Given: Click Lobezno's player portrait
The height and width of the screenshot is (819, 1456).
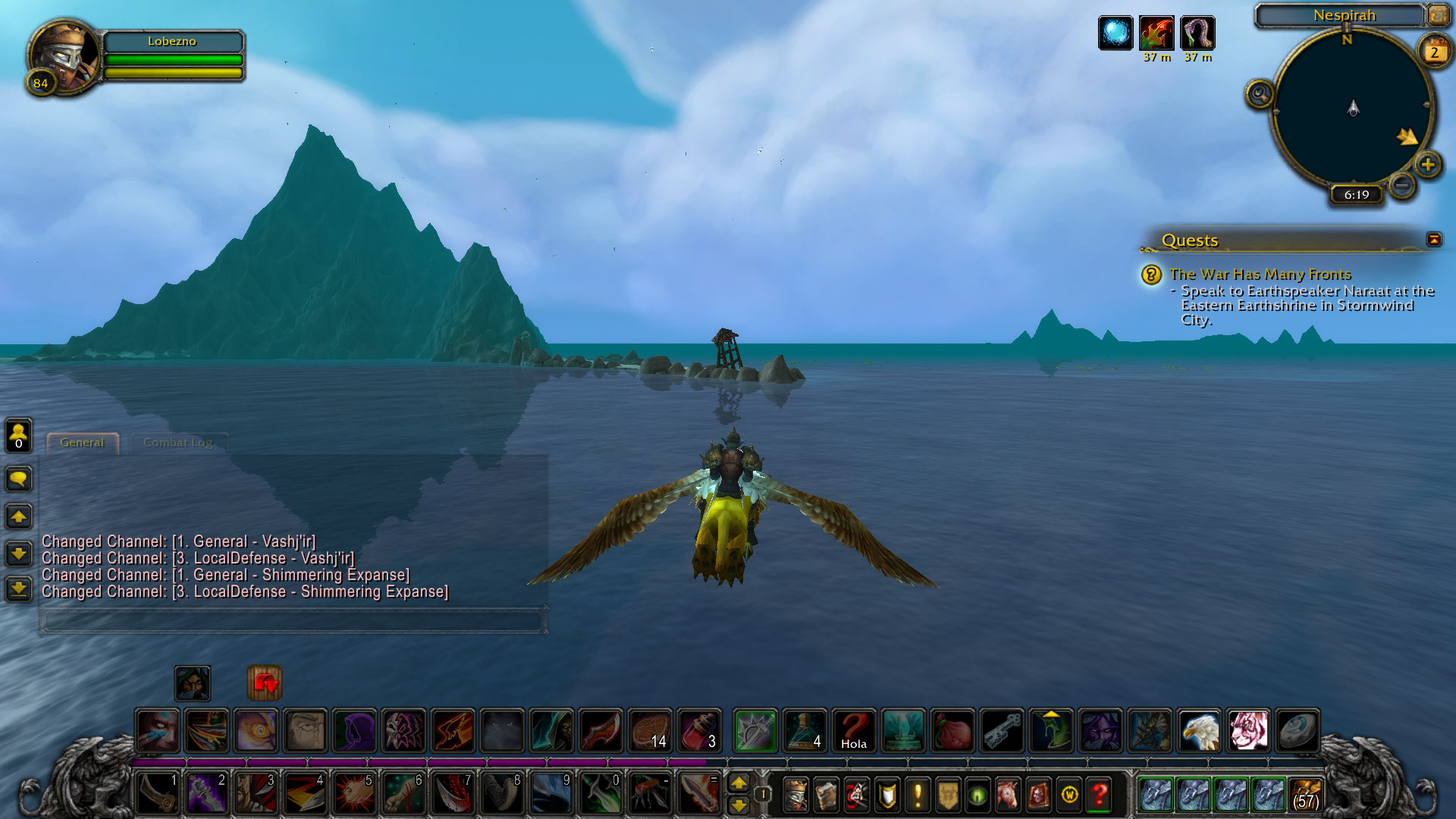Looking at the screenshot, I should 64,55.
